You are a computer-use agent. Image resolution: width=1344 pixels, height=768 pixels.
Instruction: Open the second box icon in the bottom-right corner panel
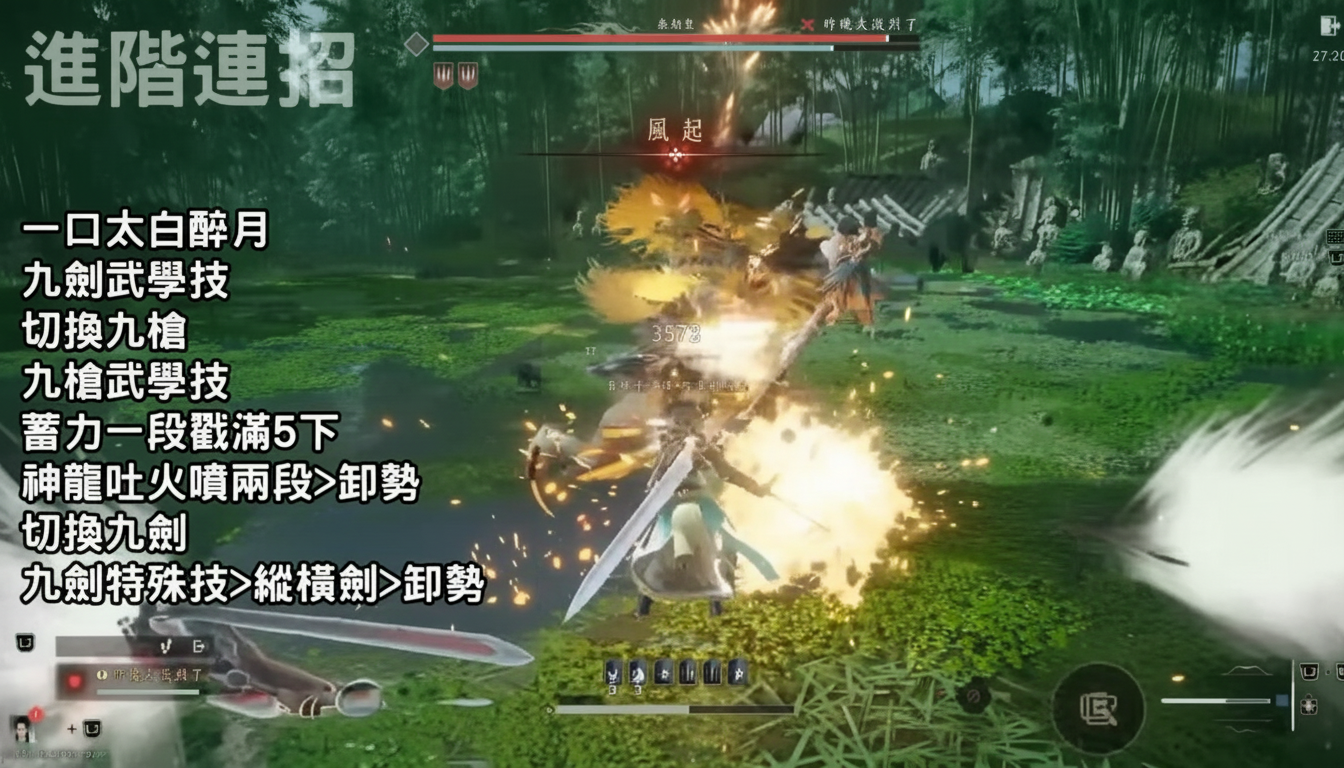(1340, 671)
